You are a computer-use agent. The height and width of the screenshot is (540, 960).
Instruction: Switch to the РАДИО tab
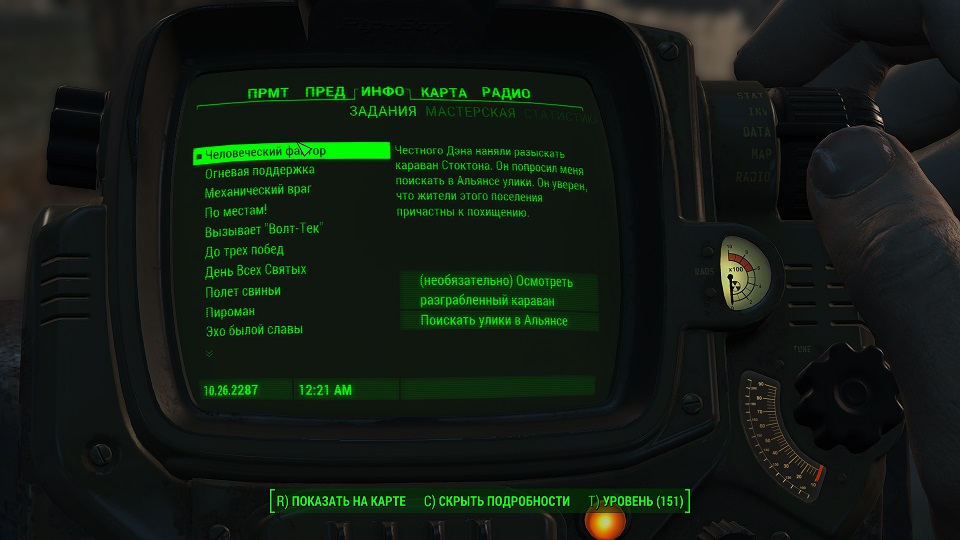505,93
